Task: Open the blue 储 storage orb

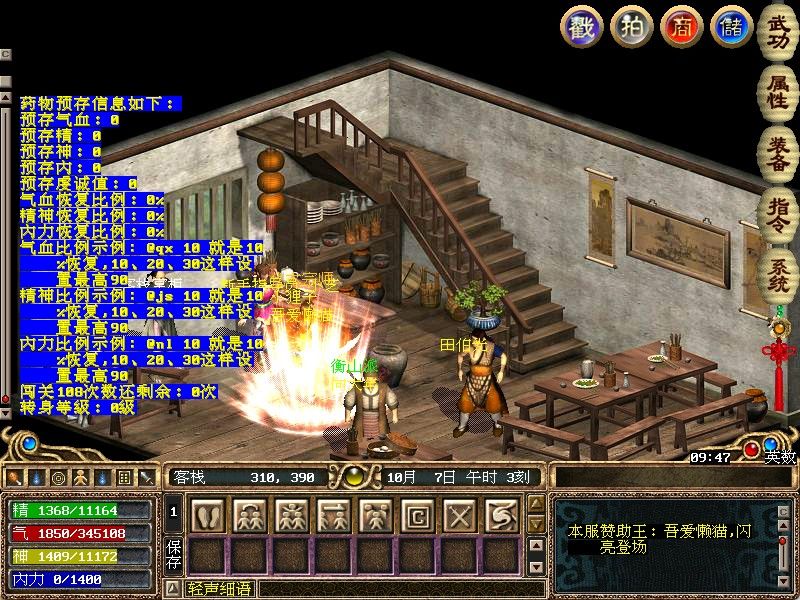Action: (731, 26)
